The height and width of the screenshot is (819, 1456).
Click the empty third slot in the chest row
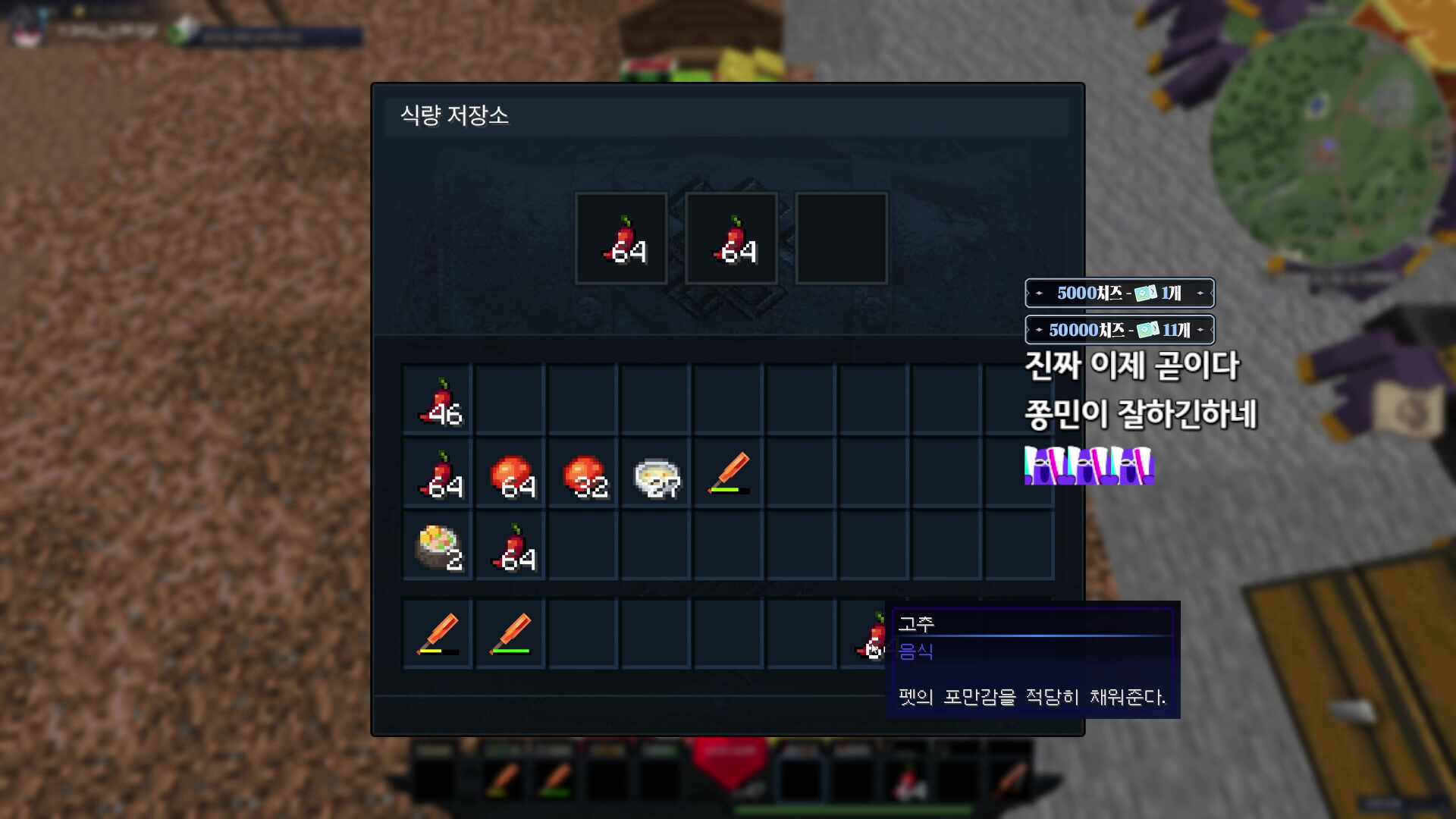(841, 237)
